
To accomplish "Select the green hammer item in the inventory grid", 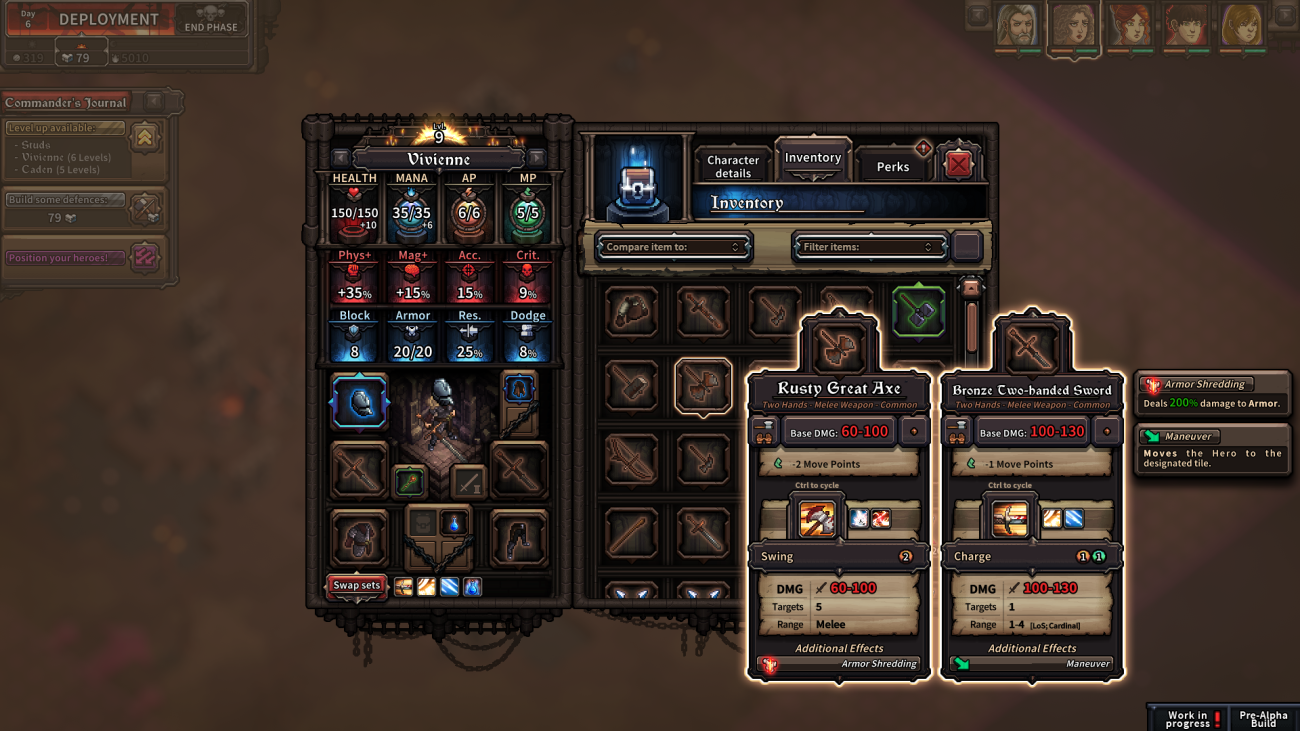I will tap(918, 311).
